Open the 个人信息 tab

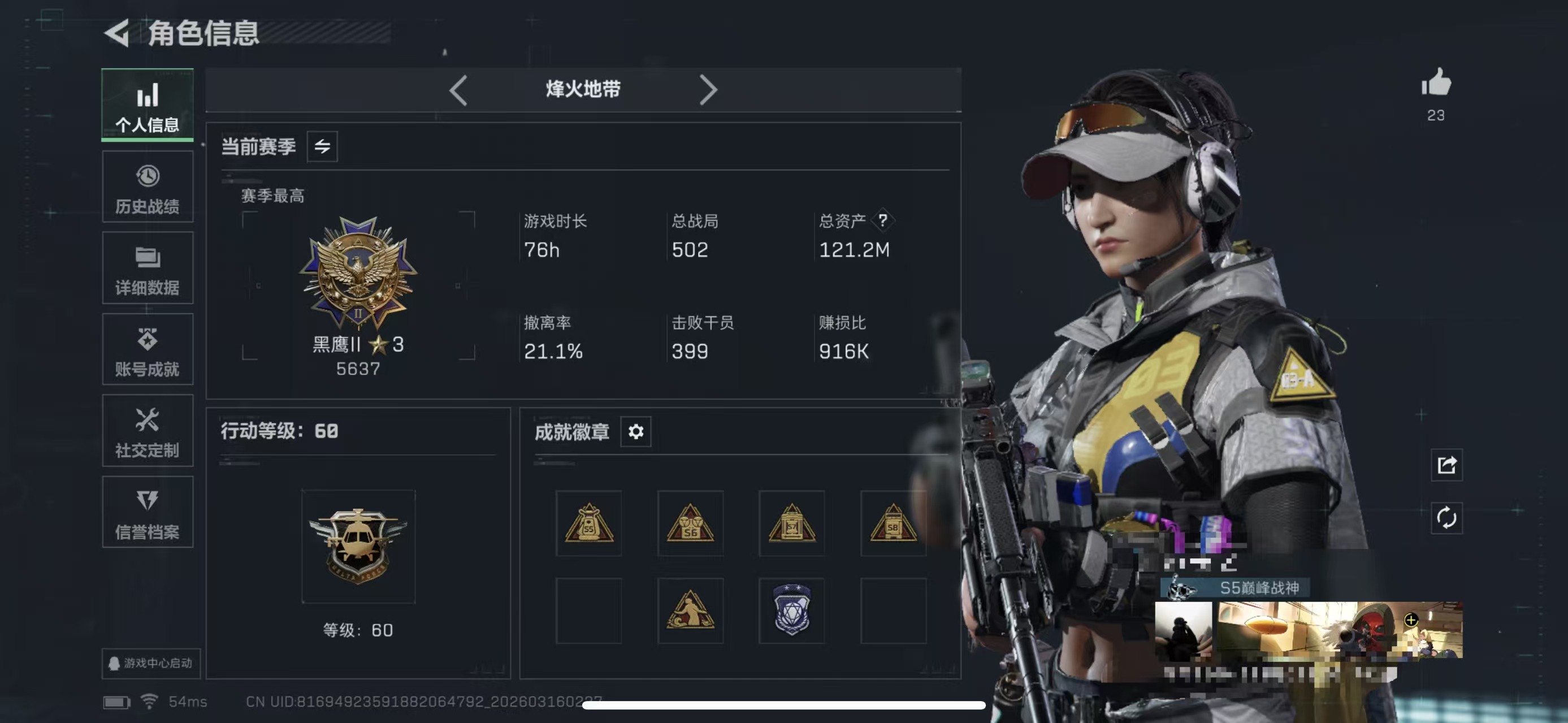coord(148,105)
